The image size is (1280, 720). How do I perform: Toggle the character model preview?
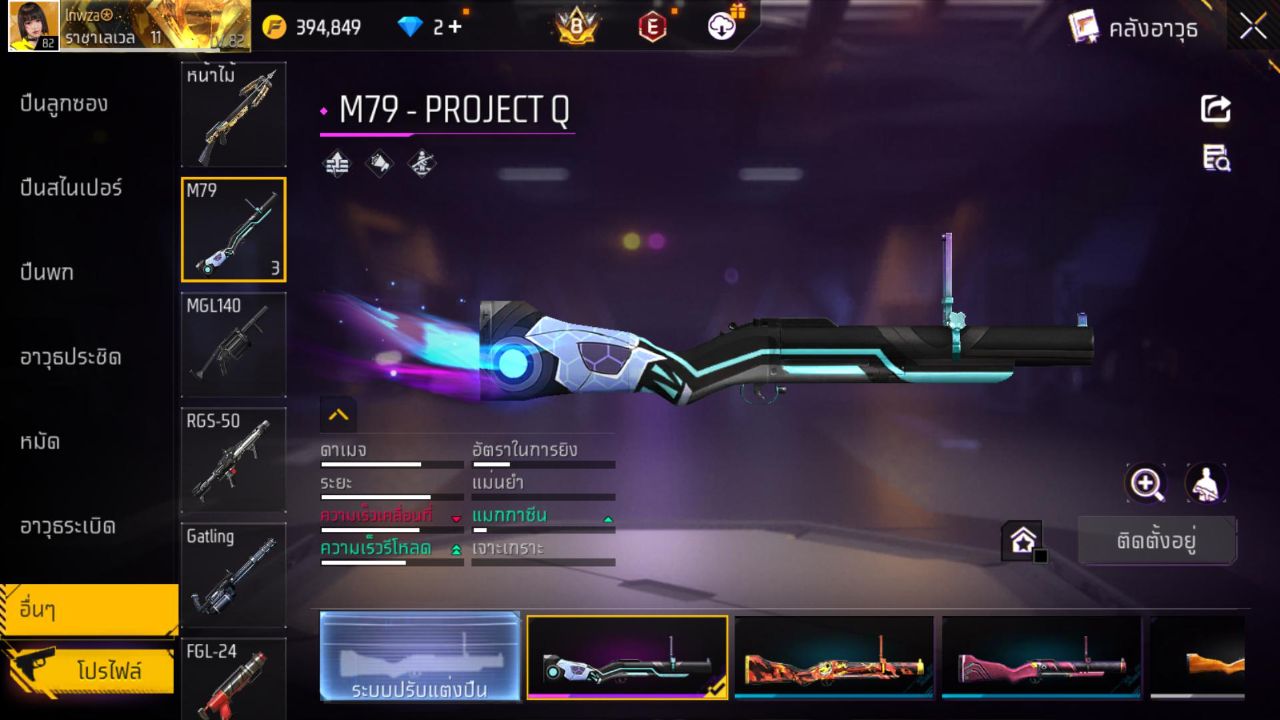click(1205, 483)
